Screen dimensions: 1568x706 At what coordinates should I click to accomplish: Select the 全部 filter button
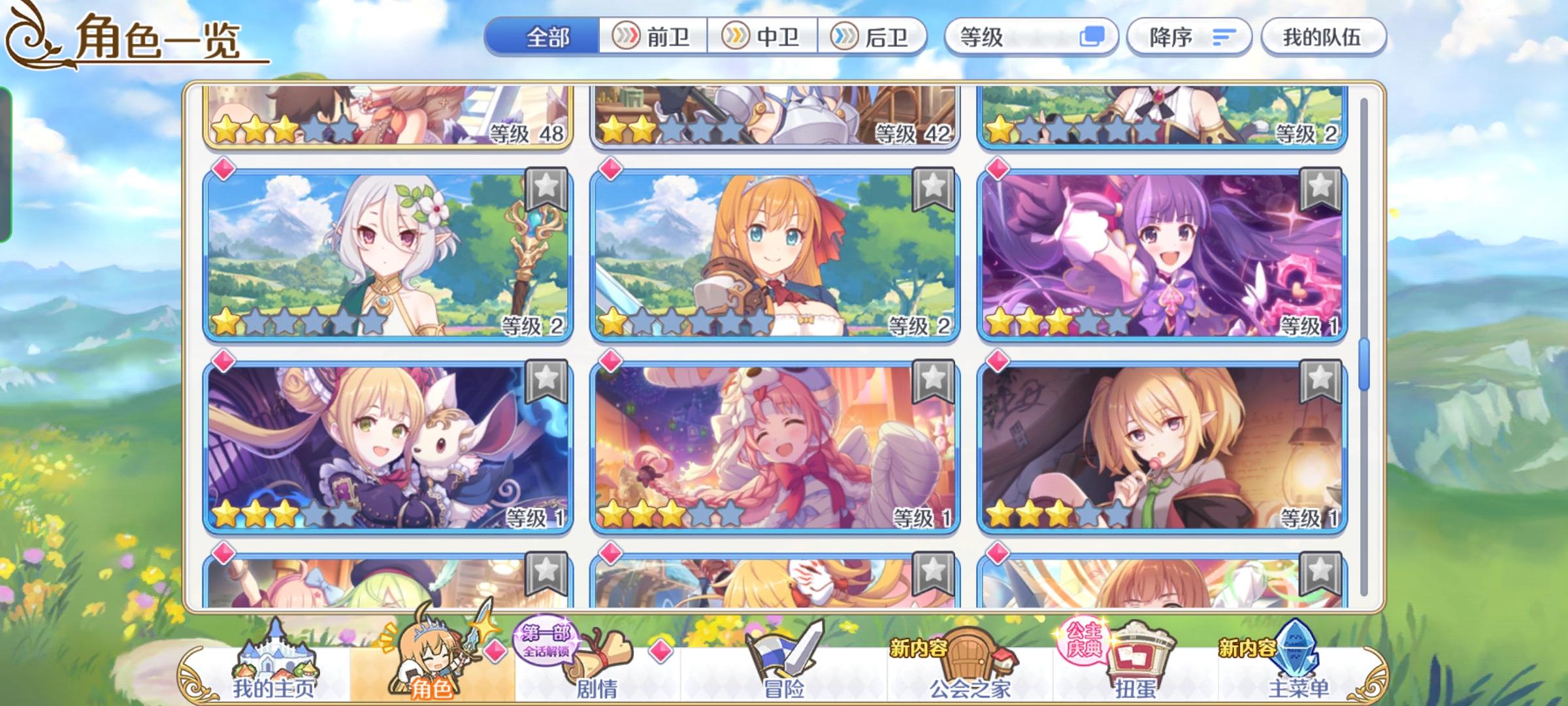546,37
